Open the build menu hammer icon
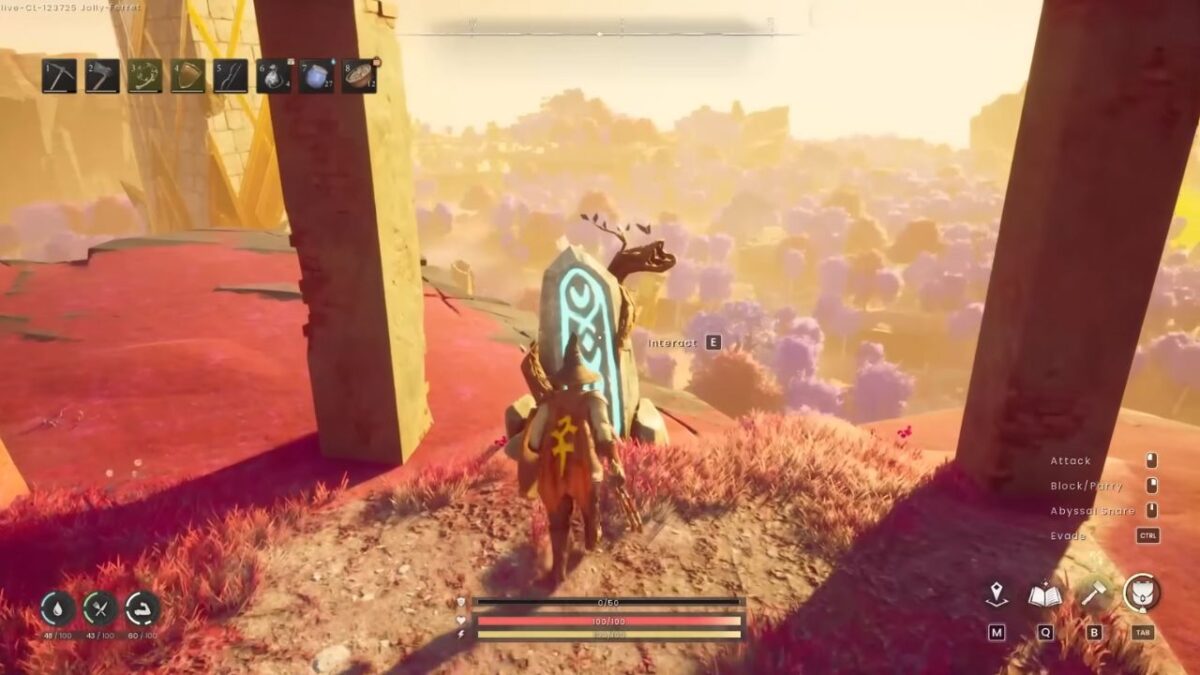The width and height of the screenshot is (1200, 675). [1093, 595]
